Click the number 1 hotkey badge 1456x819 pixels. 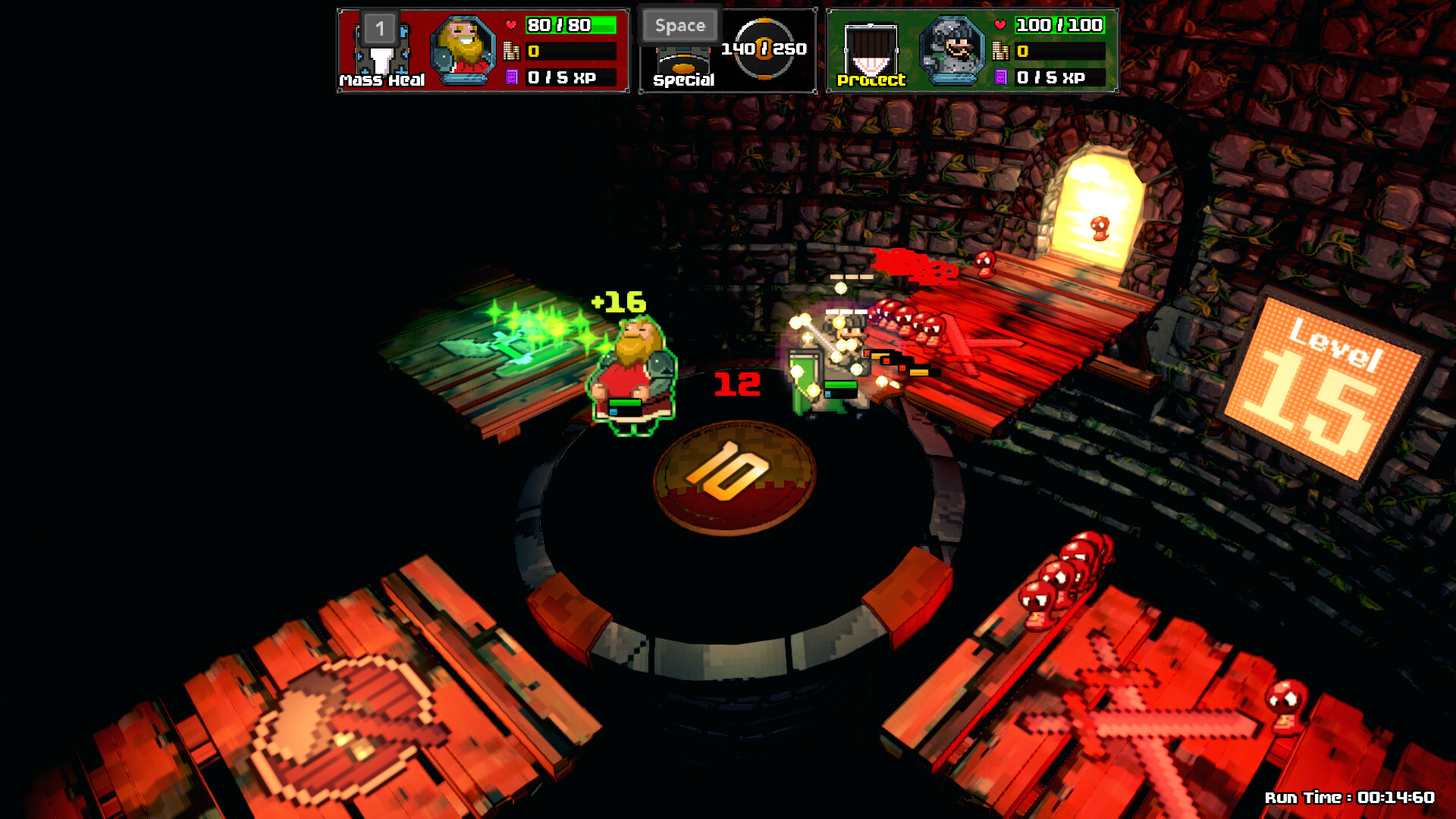coord(379,28)
